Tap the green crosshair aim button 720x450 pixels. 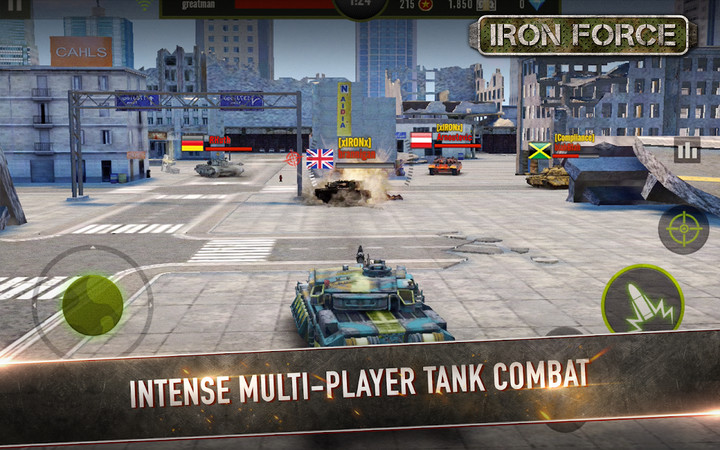pyautogui.click(x=683, y=229)
